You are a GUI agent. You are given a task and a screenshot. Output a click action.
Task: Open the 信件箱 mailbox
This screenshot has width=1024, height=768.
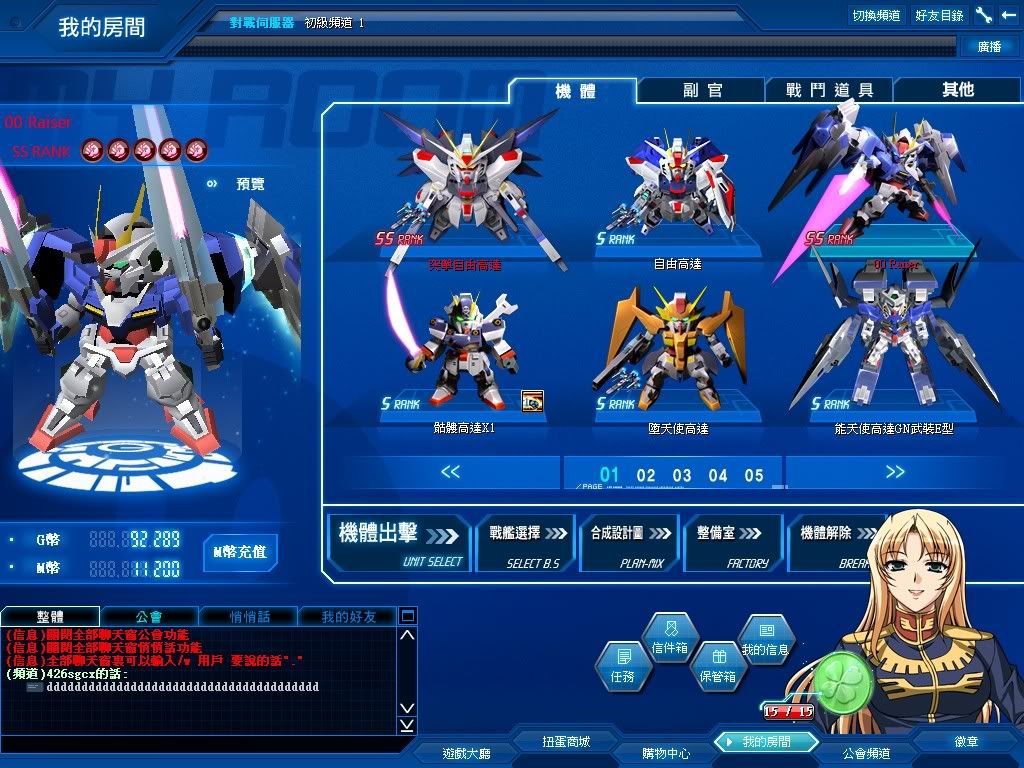point(669,639)
